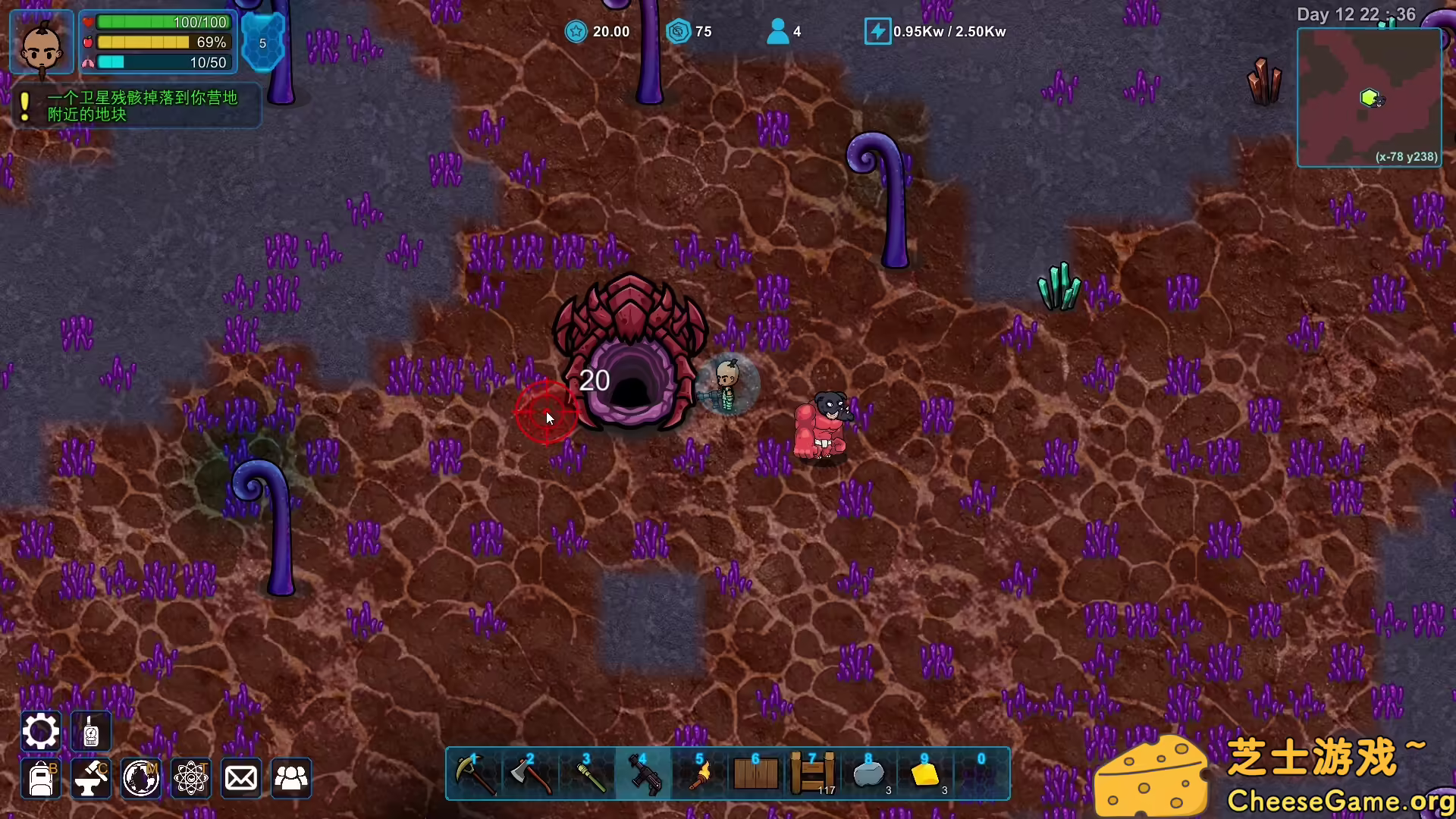Select the wooden wall in slot 6

pyautogui.click(x=755, y=774)
